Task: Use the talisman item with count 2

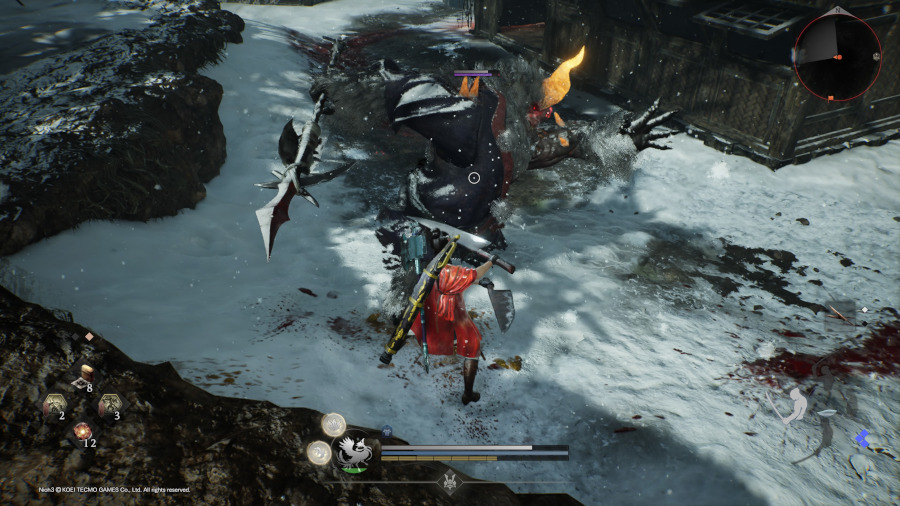Action: 53,405
